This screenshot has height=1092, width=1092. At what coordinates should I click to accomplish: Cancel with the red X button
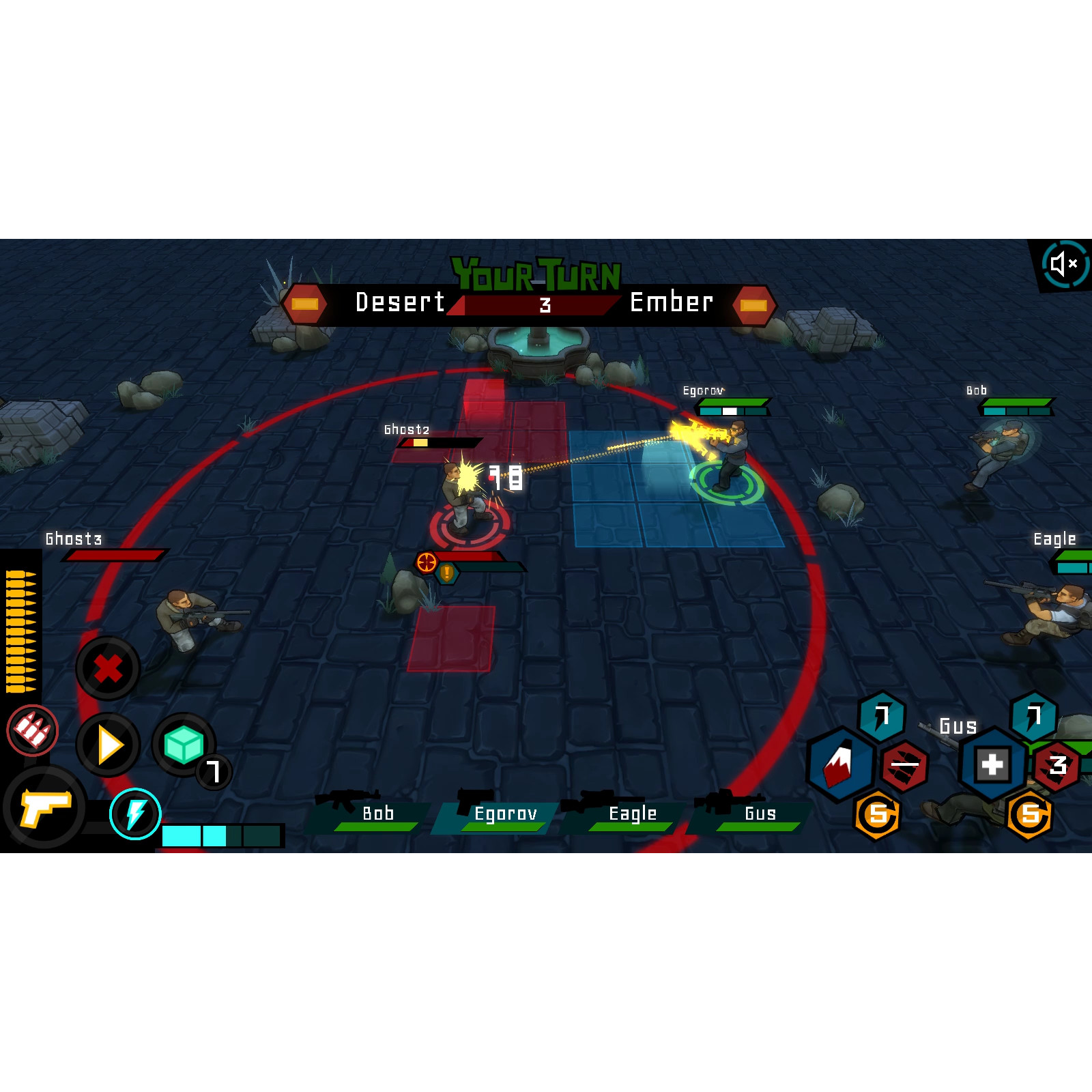108,668
